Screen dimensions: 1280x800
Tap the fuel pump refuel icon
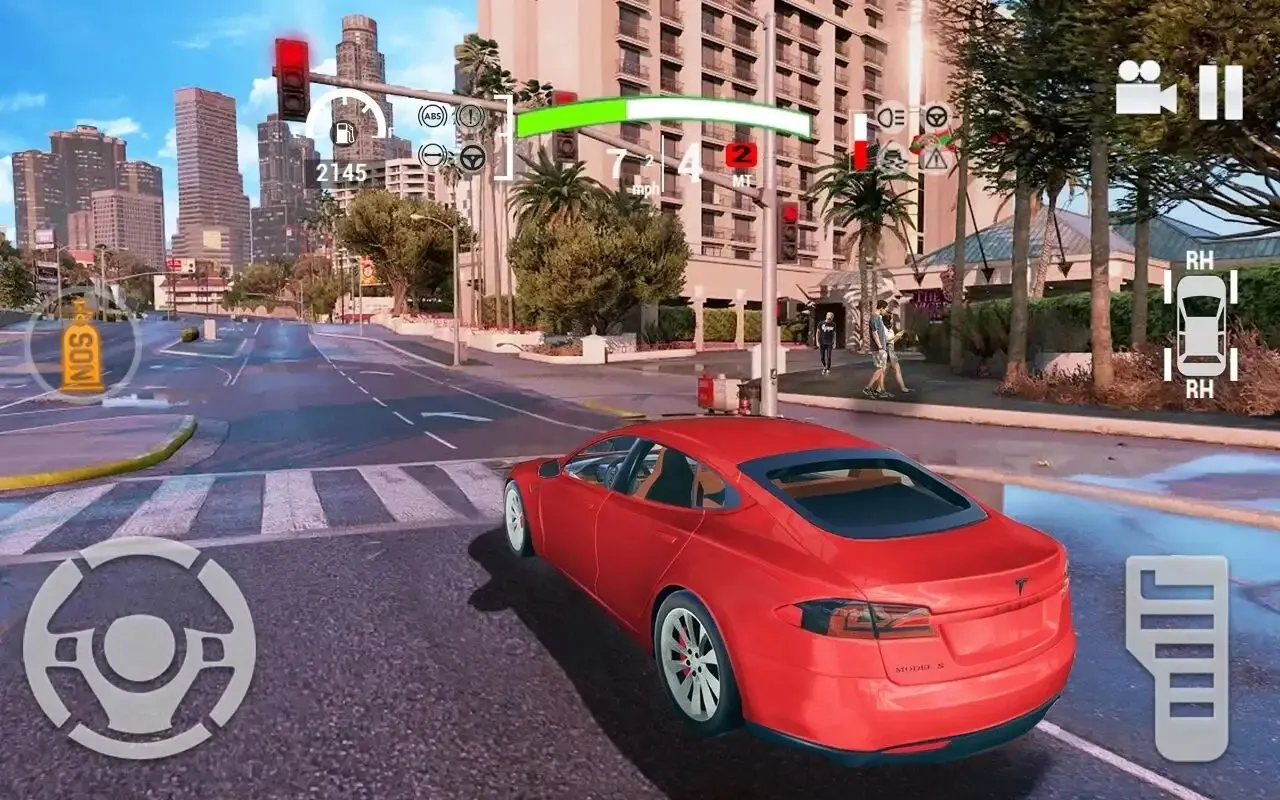(345, 133)
